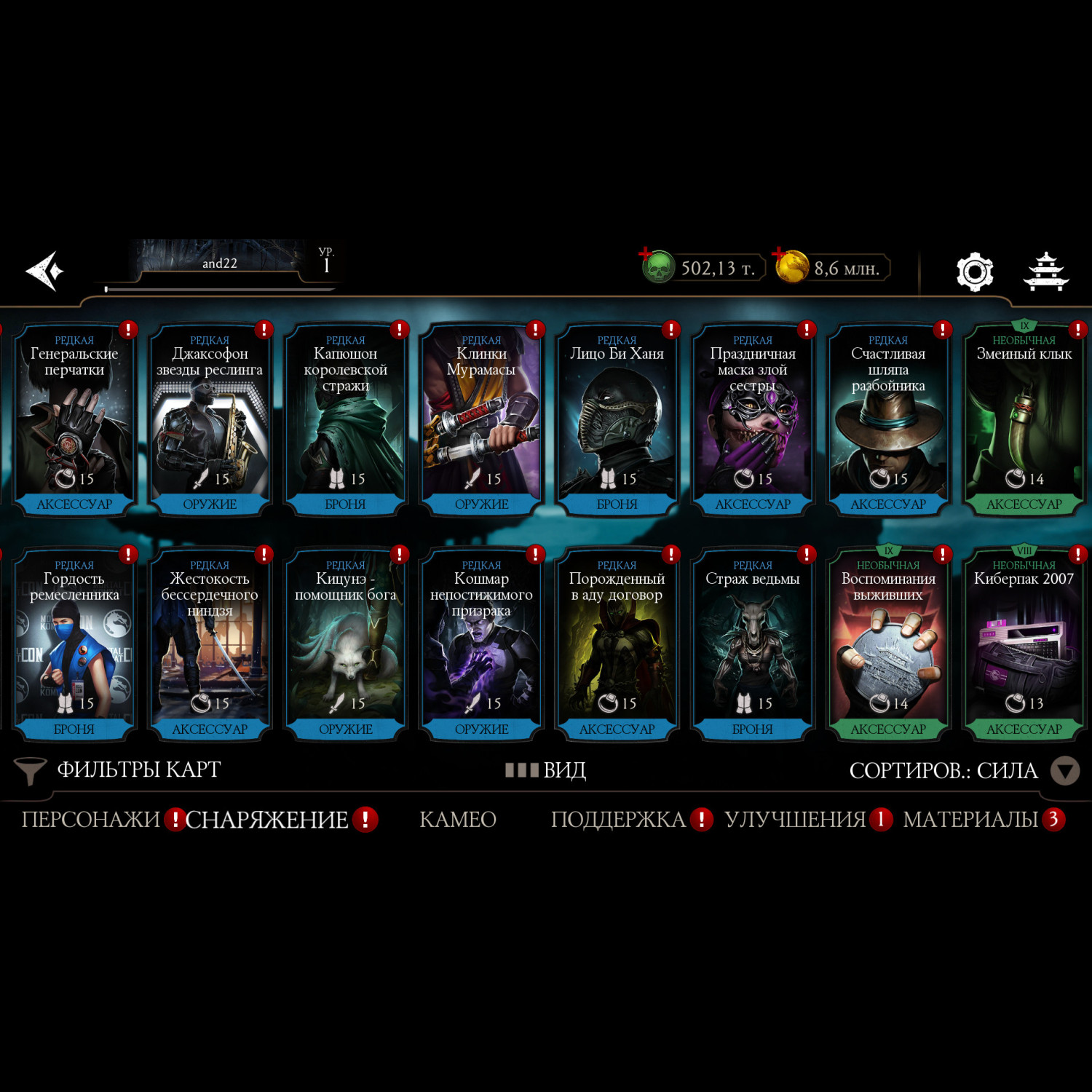Open ФИЛЬТРЫ КАРТ card filters
This screenshot has height=1092, width=1092.
pos(119,770)
